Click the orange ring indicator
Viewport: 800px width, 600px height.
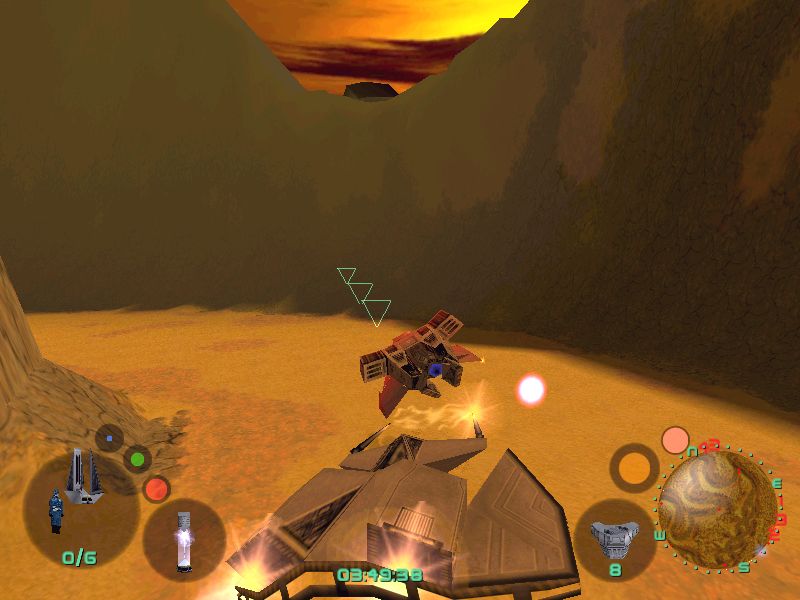tap(634, 467)
